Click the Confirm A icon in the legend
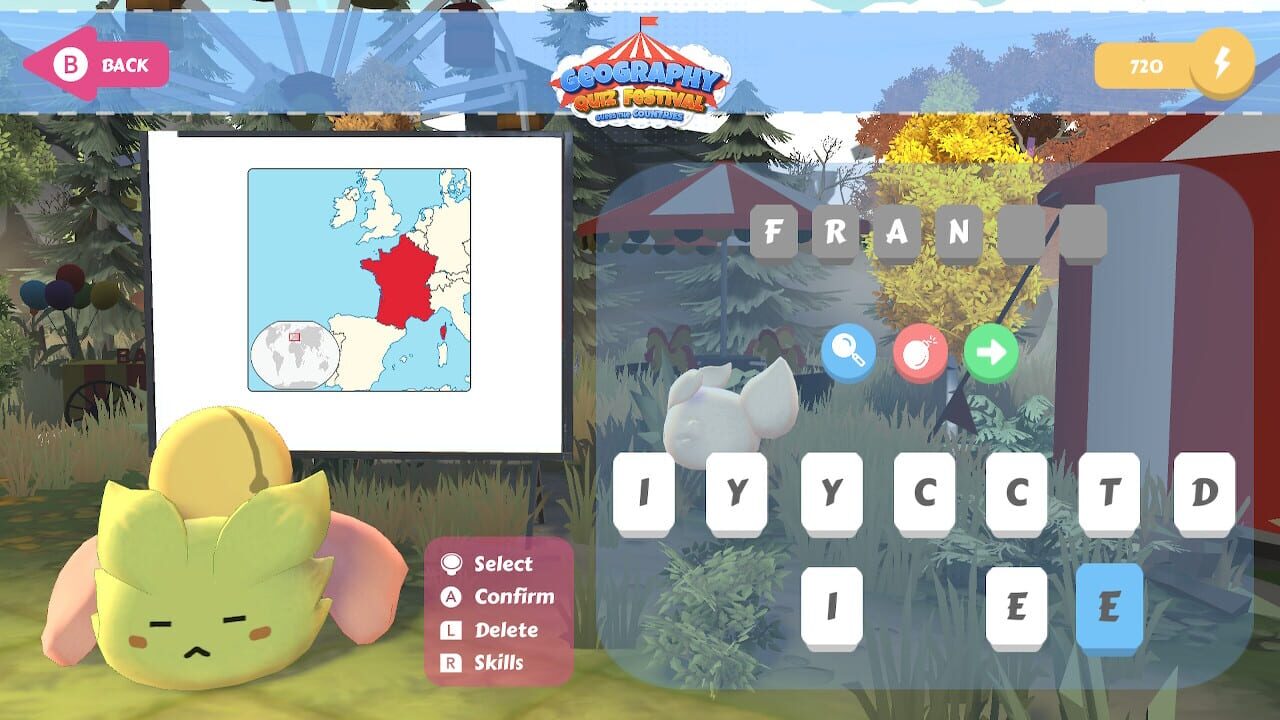The image size is (1280, 720). (451, 597)
